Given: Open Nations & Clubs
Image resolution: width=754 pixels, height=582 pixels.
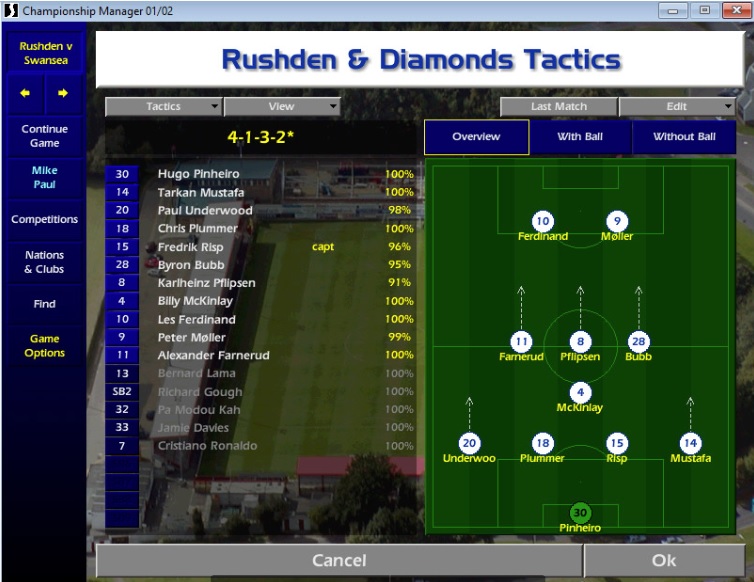Looking at the screenshot, I should point(44,262).
